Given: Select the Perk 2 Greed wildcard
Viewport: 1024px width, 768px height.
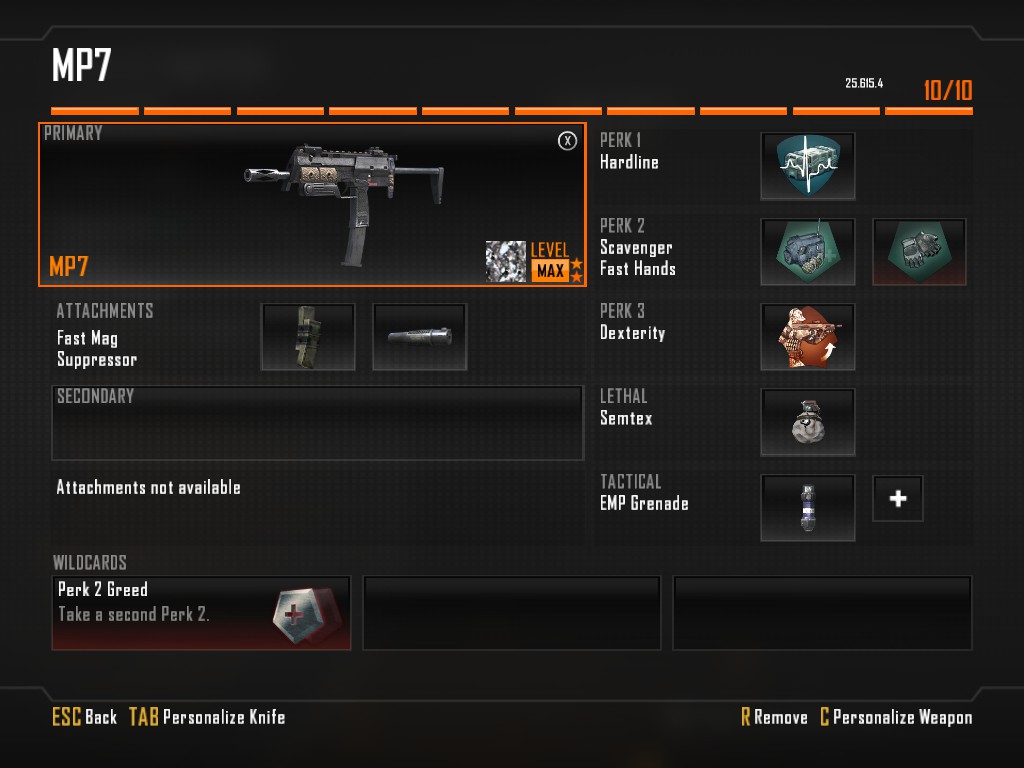Looking at the screenshot, I should coord(201,612).
